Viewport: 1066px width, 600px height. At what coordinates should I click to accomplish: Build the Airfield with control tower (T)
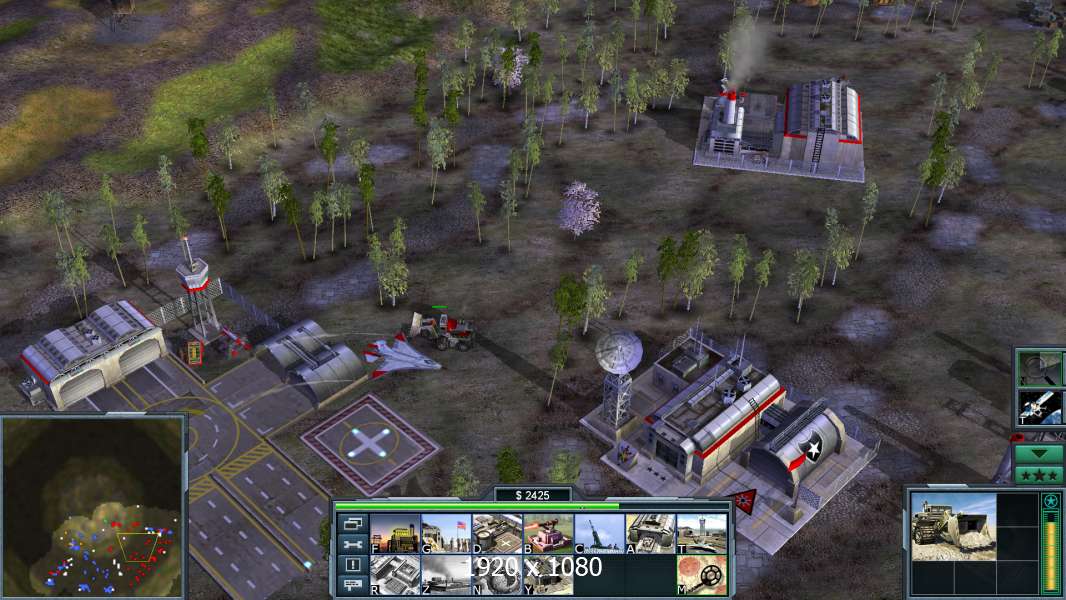702,534
